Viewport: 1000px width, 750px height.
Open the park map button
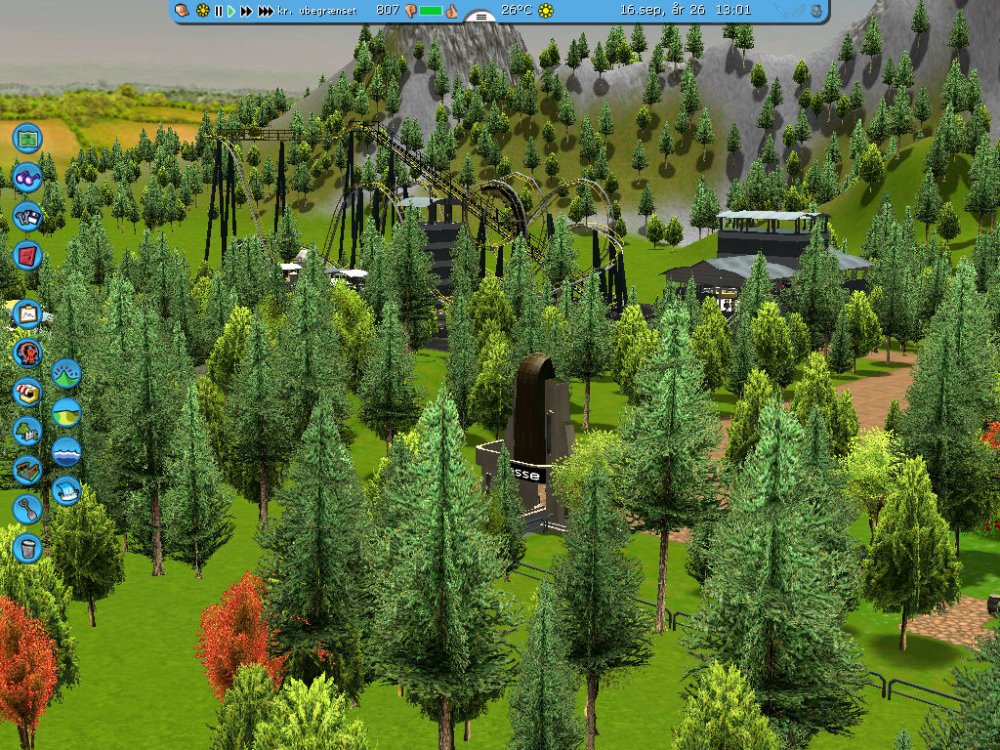click(27, 137)
